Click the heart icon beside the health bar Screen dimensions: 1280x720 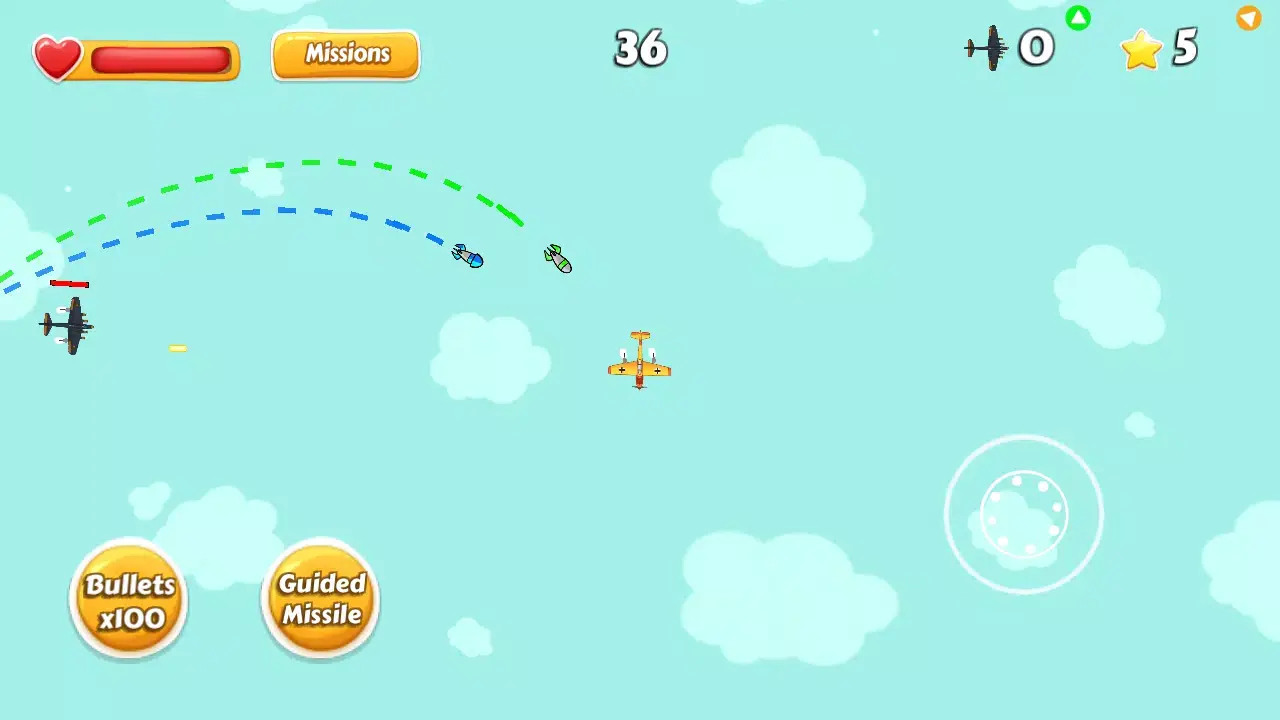(x=58, y=58)
